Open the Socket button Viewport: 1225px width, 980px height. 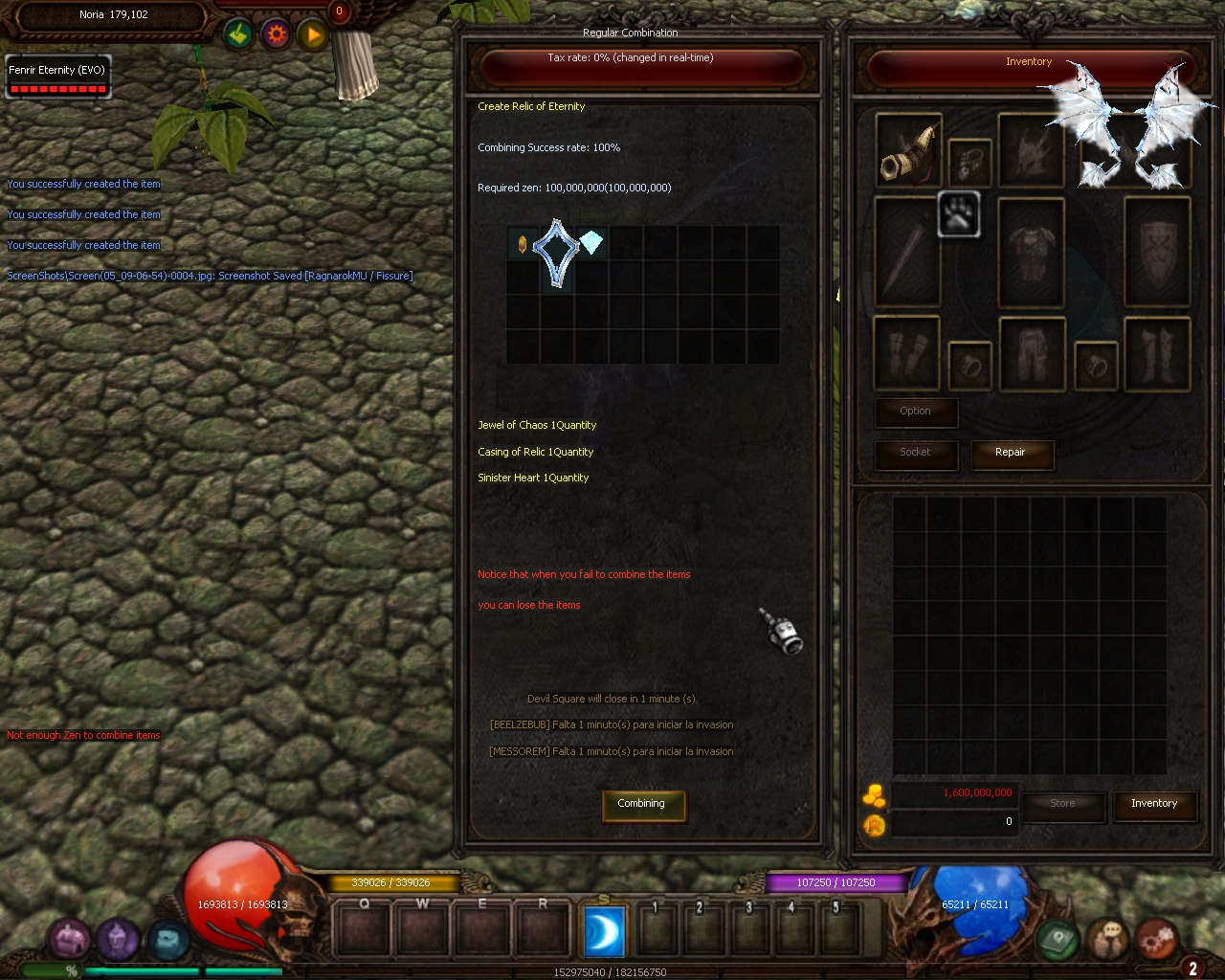click(915, 453)
